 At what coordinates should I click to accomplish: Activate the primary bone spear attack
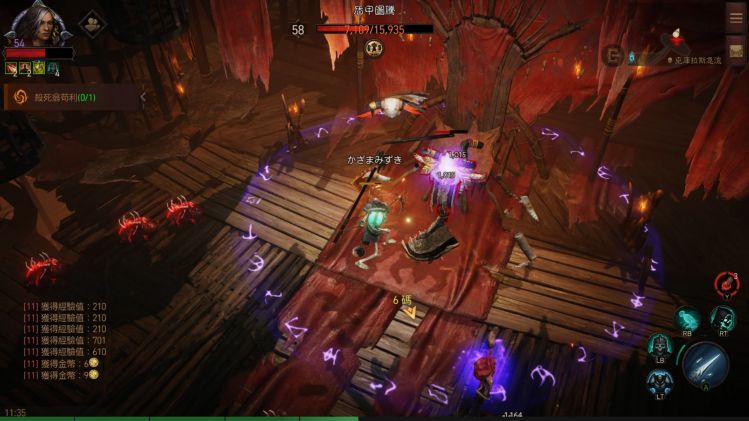click(x=704, y=365)
